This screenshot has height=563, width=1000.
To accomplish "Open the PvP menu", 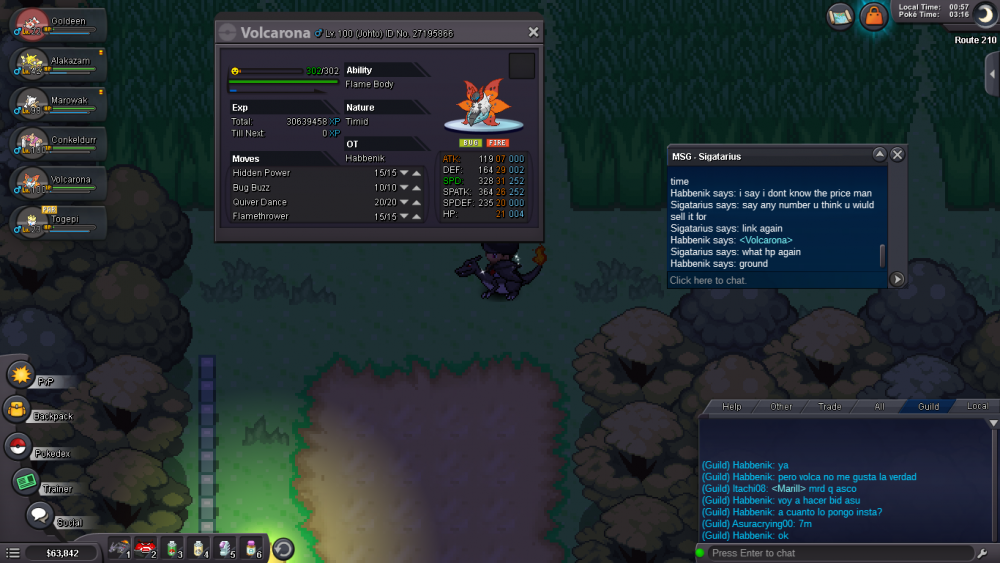I will tap(23, 375).
